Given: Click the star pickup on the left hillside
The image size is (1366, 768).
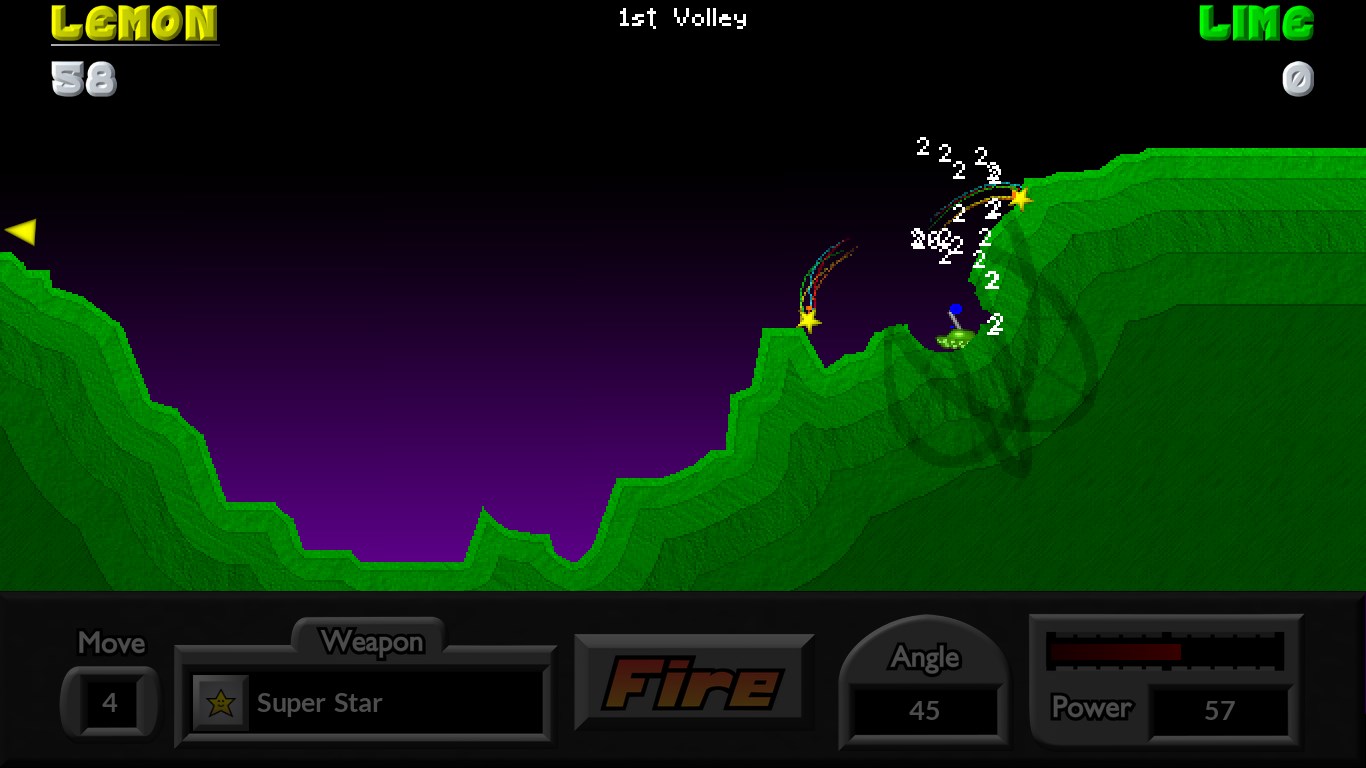Looking at the screenshot, I should (x=809, y=321).
